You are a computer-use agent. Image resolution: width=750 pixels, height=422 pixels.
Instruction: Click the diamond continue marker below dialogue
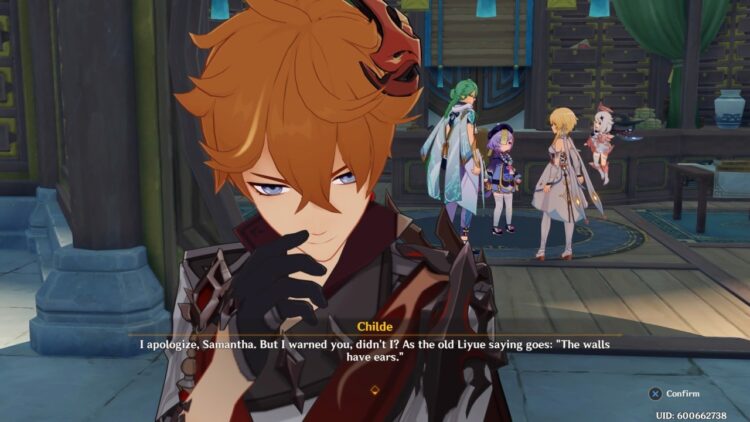click(x=375, y=390)
